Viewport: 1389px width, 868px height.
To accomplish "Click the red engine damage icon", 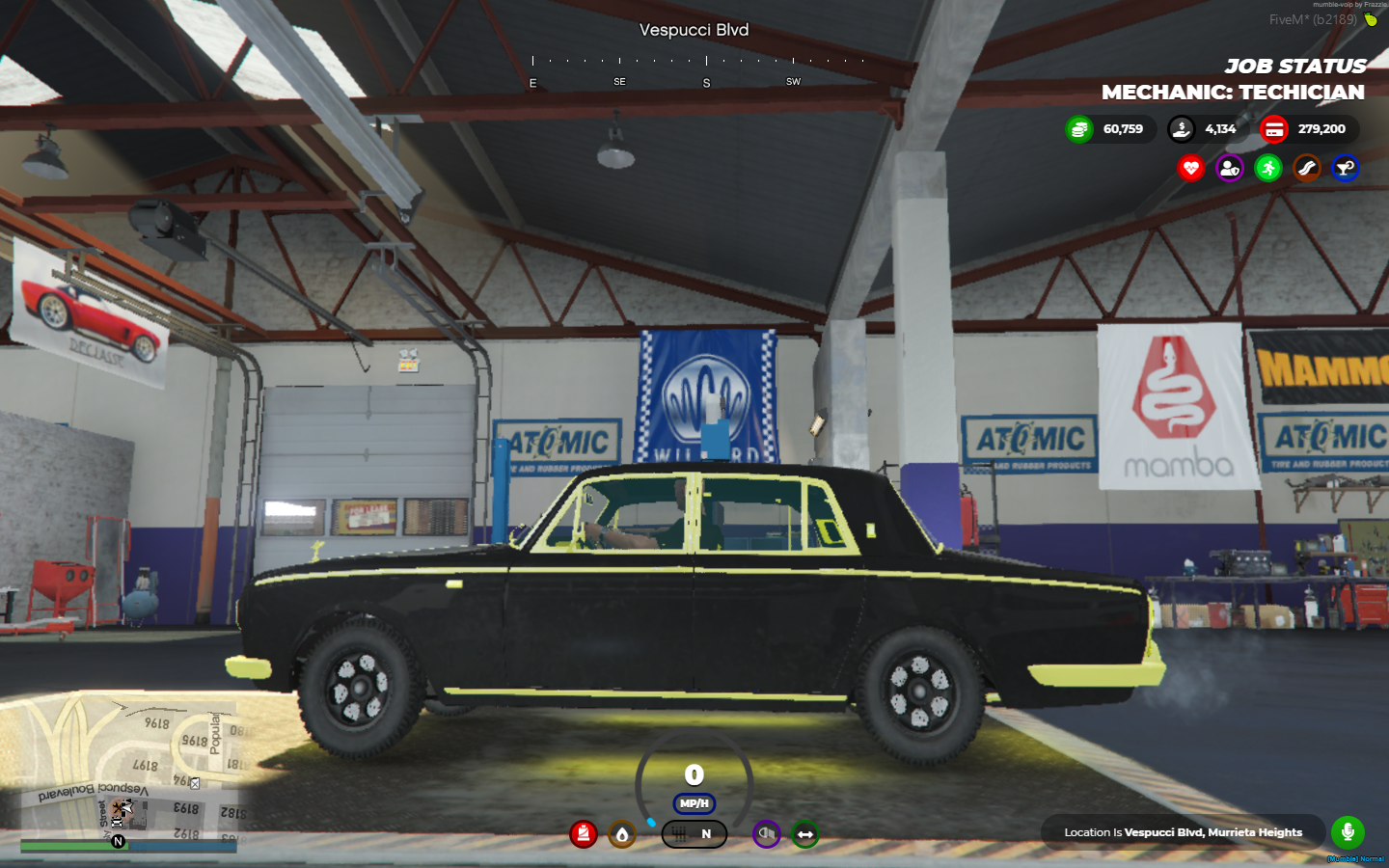I will [584, 834].
